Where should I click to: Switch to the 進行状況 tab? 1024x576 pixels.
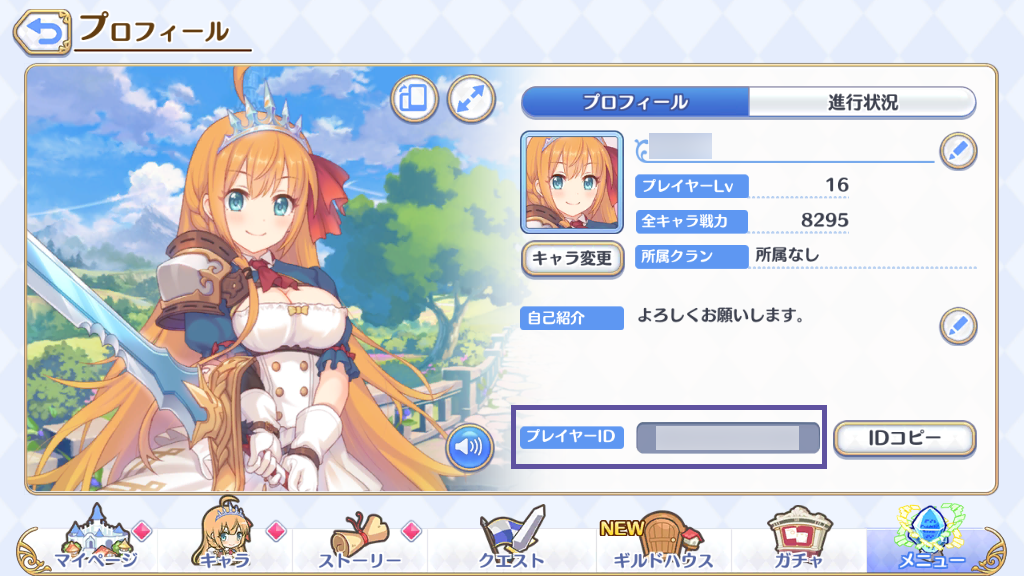pyautogui.click(x=862, y=102)
